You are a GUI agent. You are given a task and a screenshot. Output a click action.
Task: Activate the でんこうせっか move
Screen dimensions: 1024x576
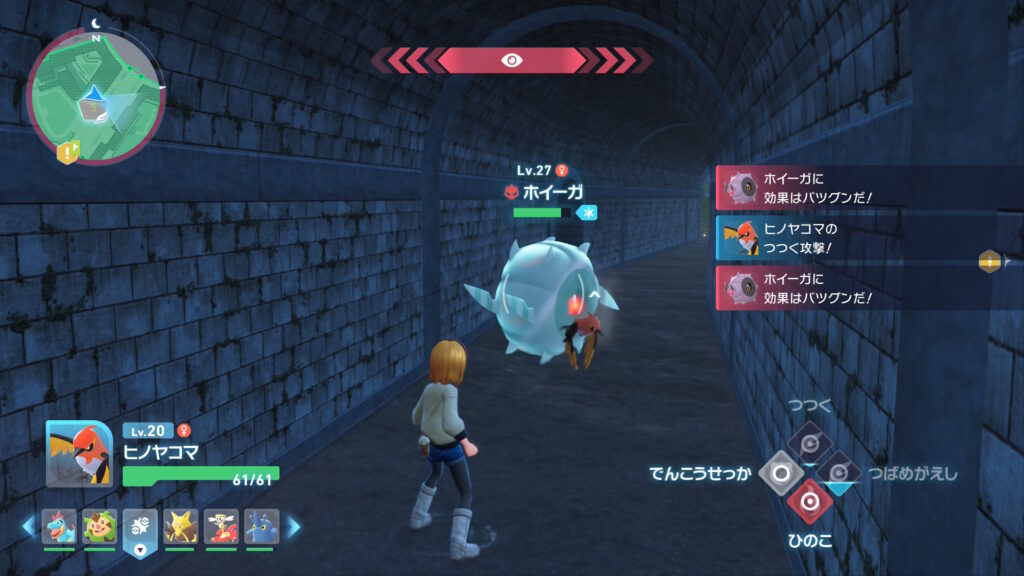point(780,472)
